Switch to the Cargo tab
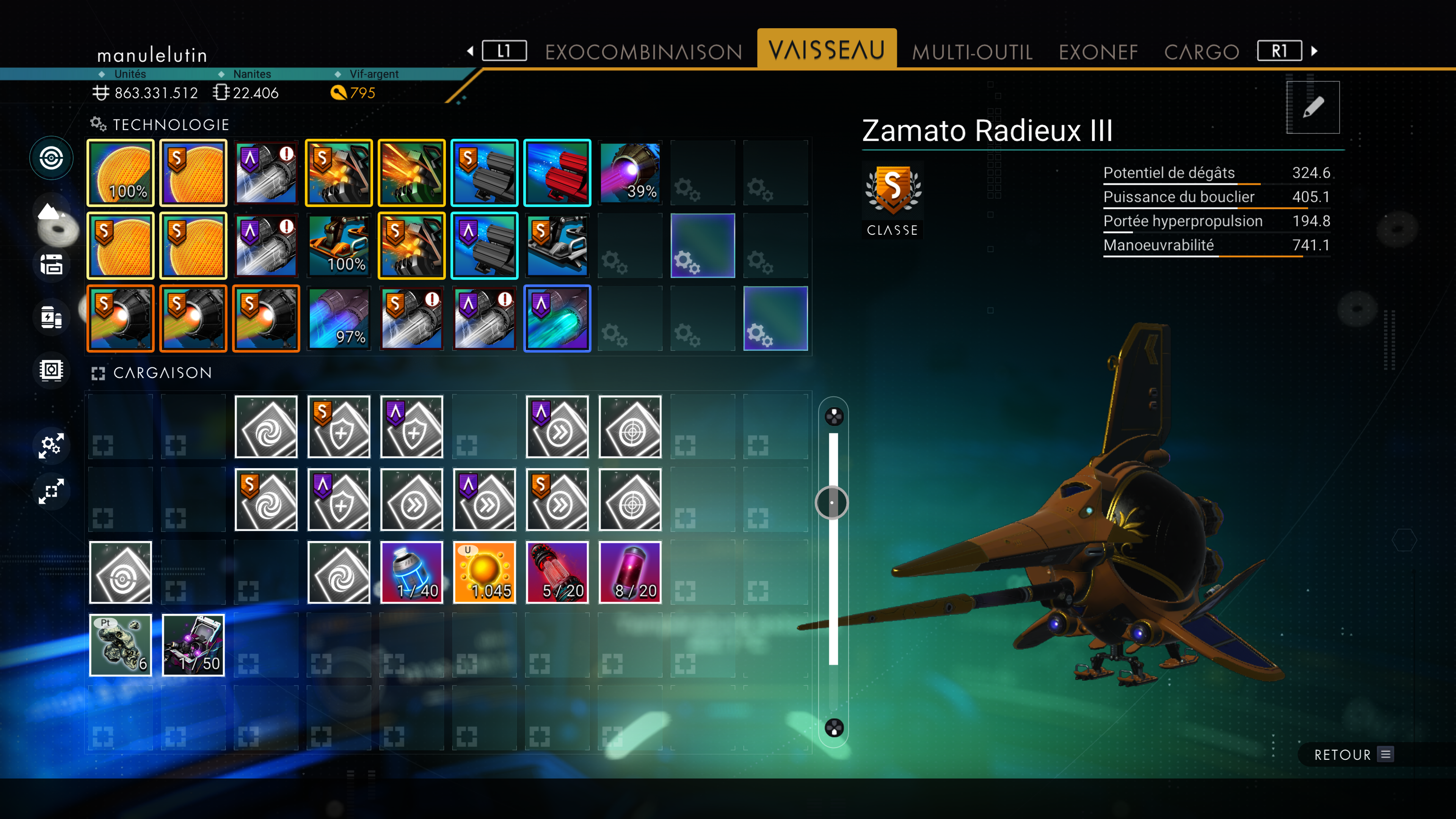Image resolution: width=1456 pixels, height=819 pixels. pos(1202,52)
